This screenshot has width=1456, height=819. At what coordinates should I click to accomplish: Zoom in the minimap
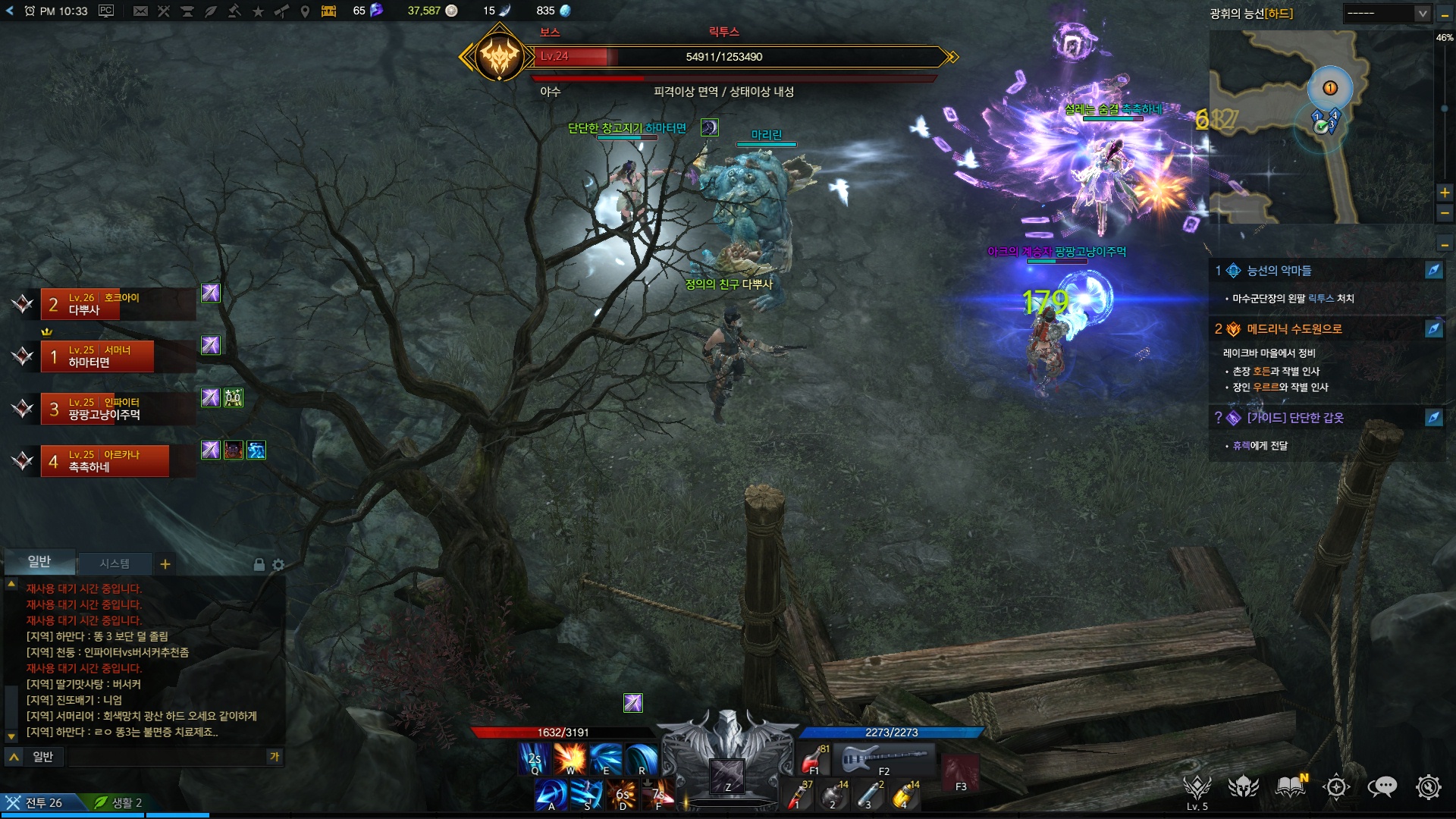click(1445, 193)
